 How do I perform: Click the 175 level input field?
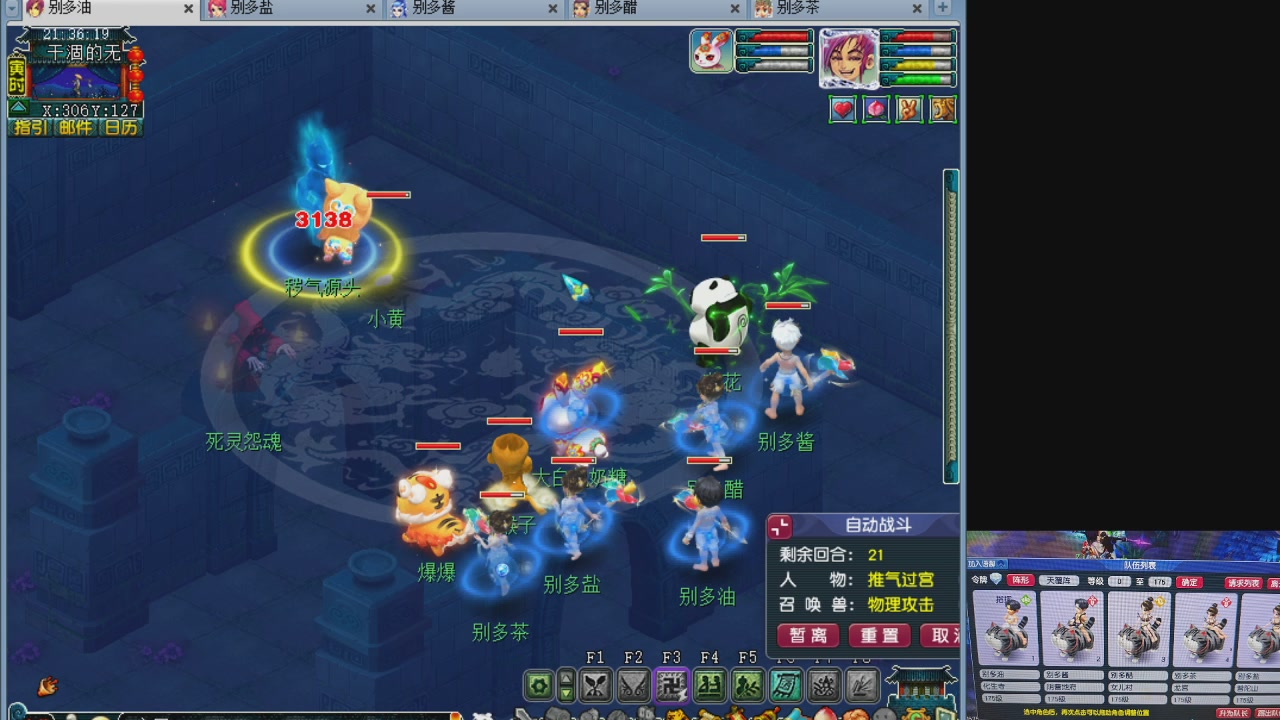pos(1159,580)
